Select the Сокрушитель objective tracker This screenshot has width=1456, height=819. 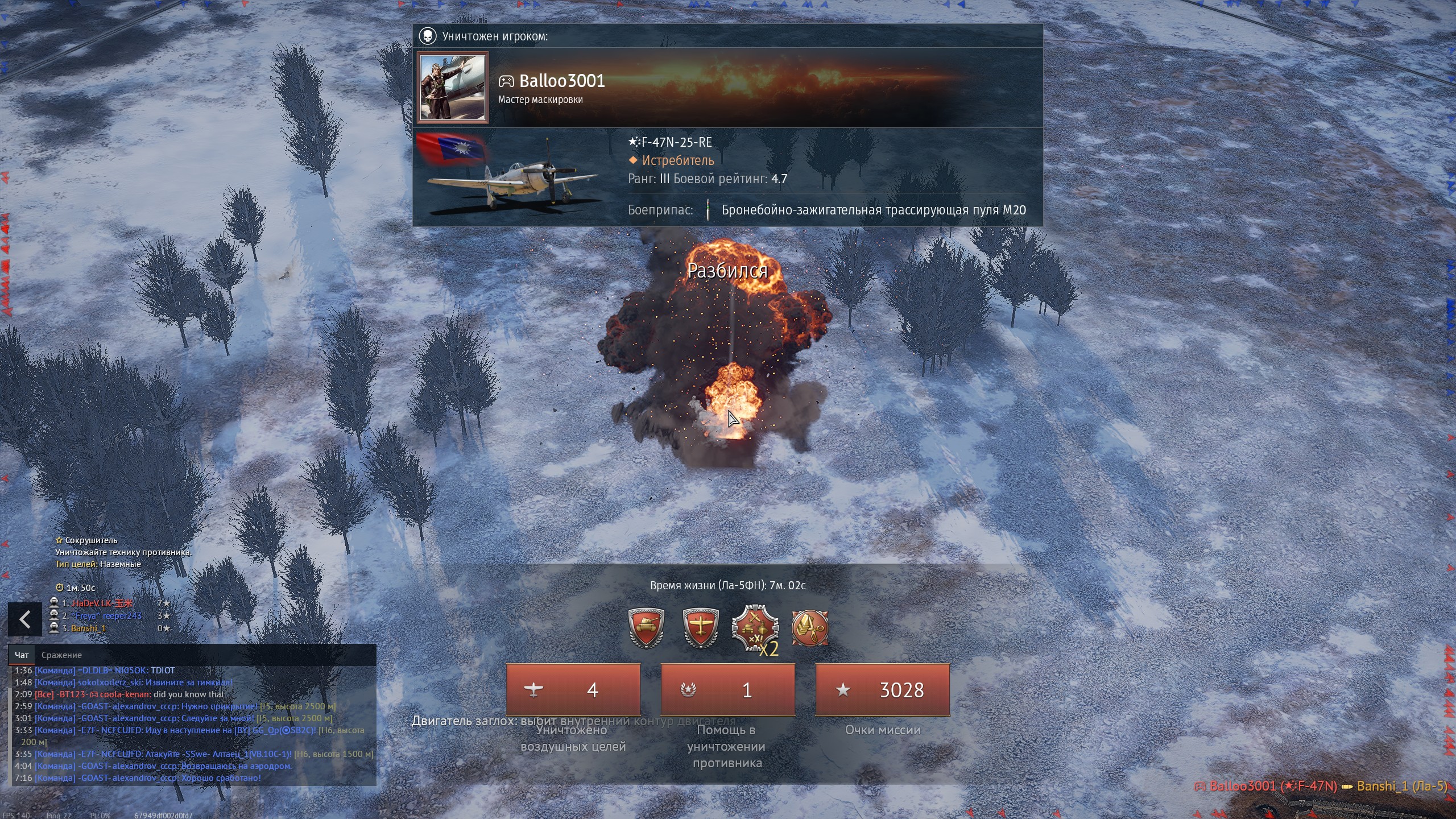click(x=91, y=540)
